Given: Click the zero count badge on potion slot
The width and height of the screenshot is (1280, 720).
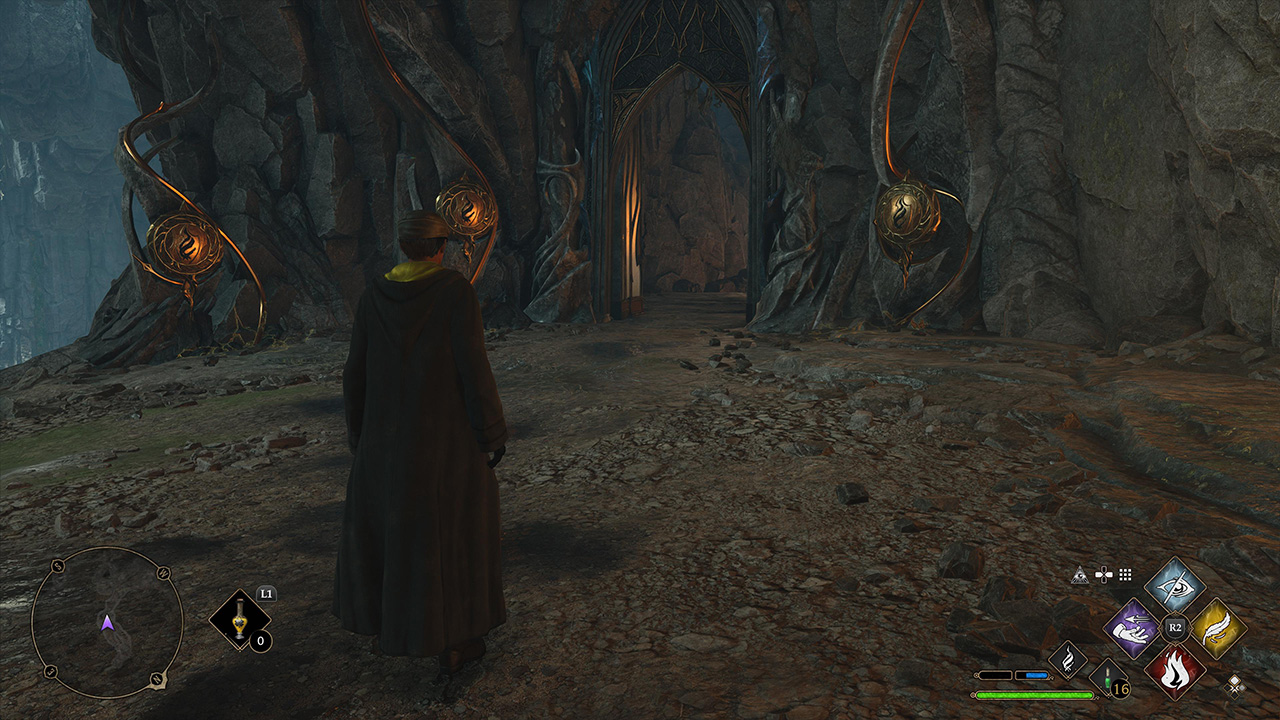Looking at the screenshot, I should [260, 641].
